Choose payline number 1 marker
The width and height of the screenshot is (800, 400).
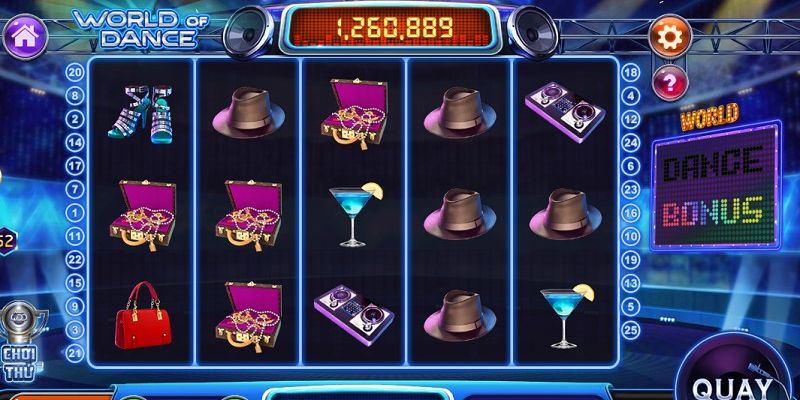[74, 212]
